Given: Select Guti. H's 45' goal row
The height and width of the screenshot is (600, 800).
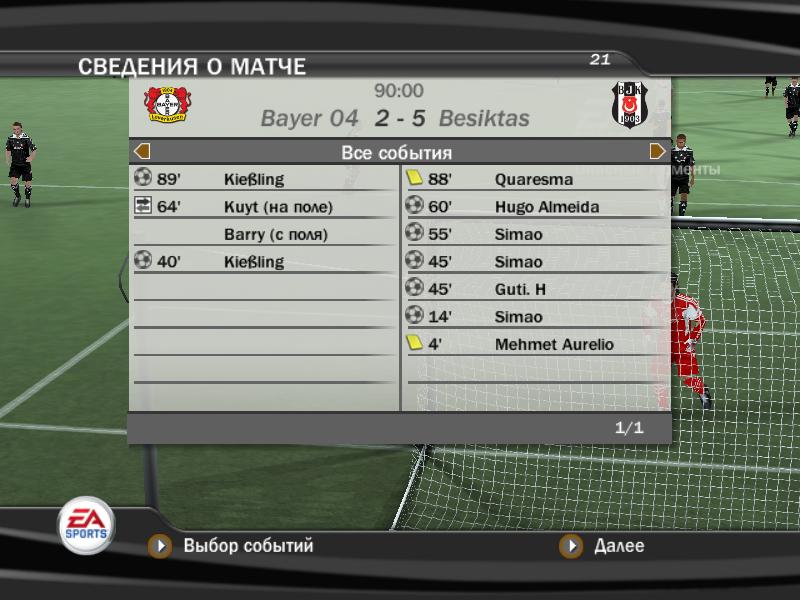Looking at the screenshot, I should click(535, 289).
